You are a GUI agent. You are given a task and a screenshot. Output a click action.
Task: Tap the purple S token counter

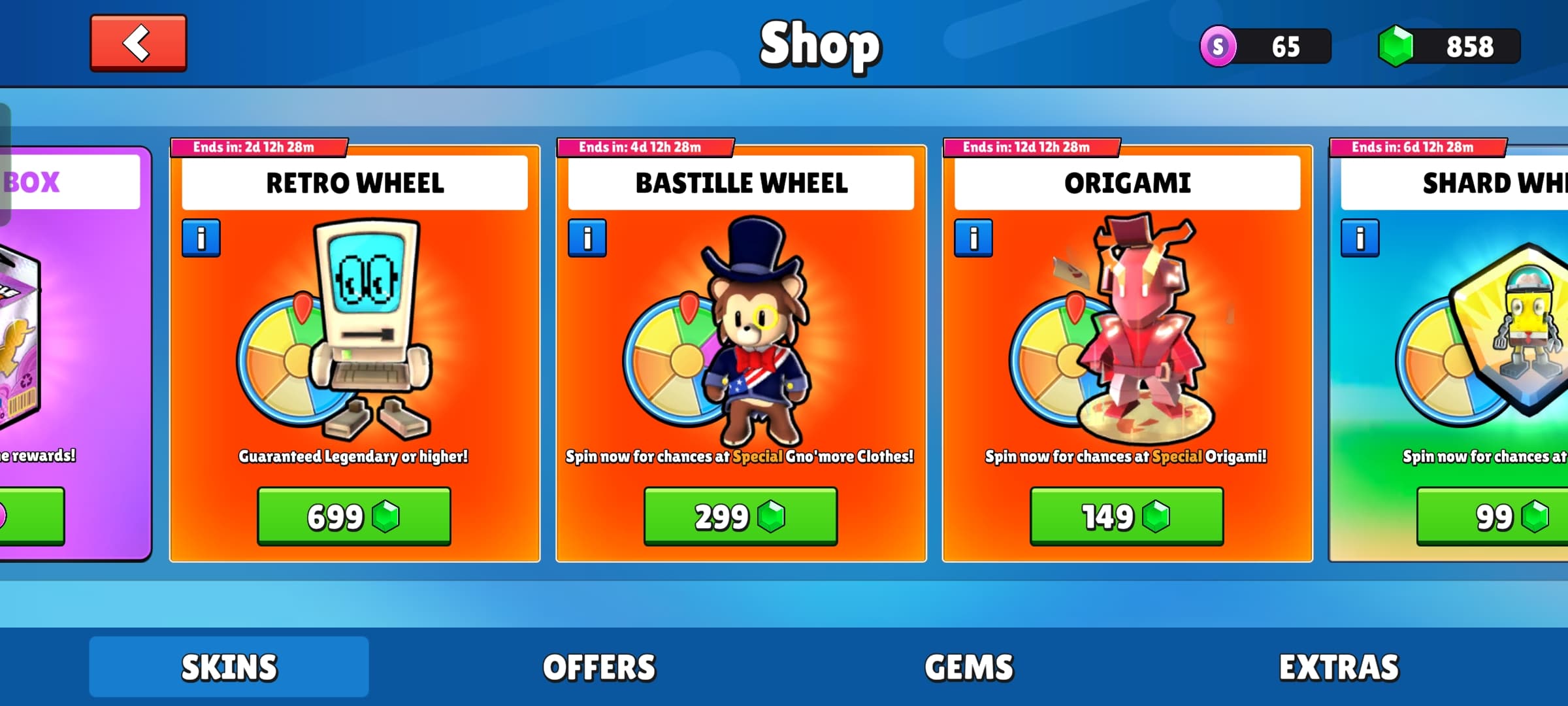coord(1266,46)
